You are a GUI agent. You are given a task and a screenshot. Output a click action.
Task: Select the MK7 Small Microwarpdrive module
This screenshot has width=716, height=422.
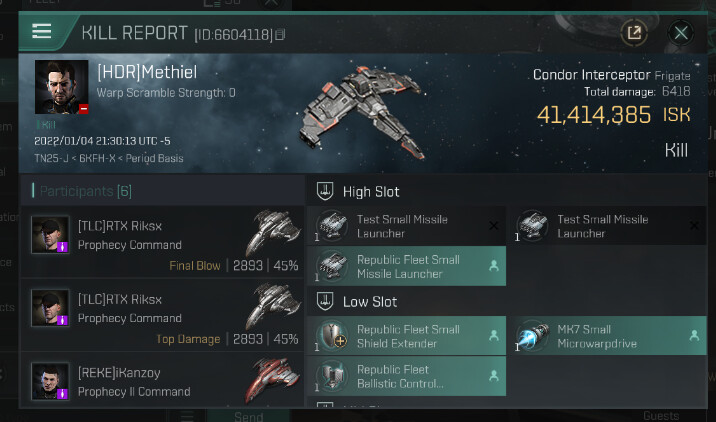coord(610,337)
